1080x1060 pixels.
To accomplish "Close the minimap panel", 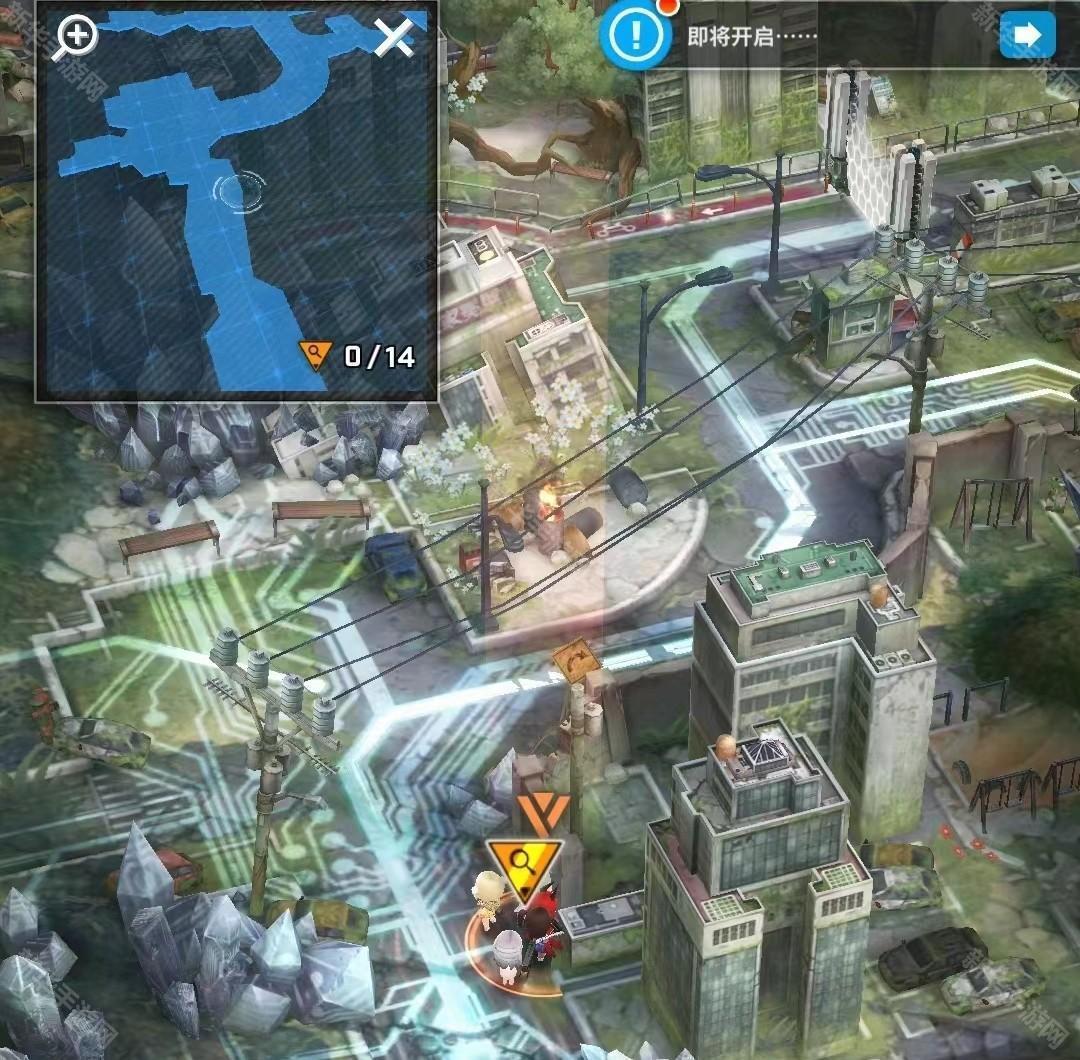I will click(x=394, y=38).
